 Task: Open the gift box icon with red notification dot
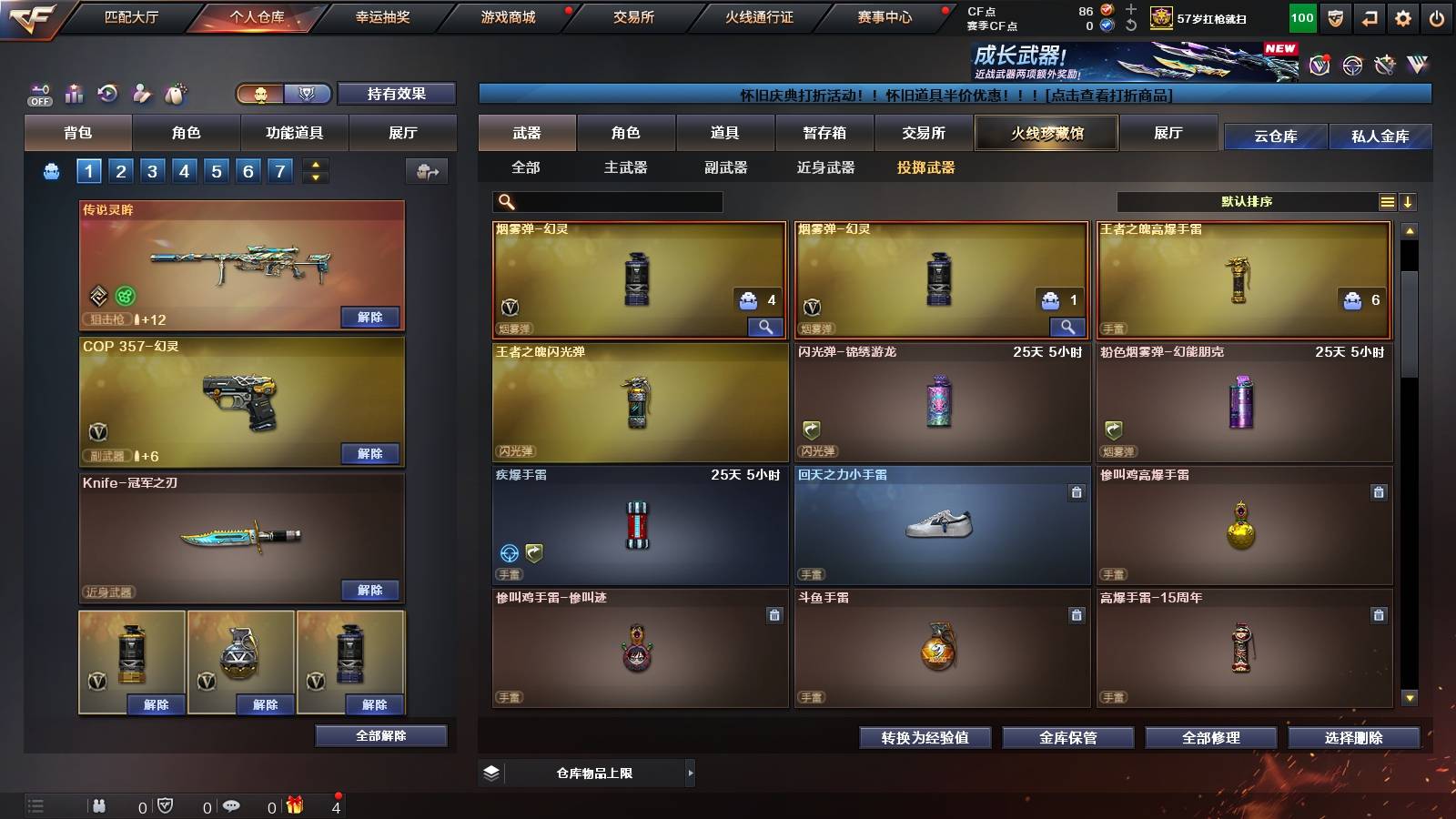point(294,805)
